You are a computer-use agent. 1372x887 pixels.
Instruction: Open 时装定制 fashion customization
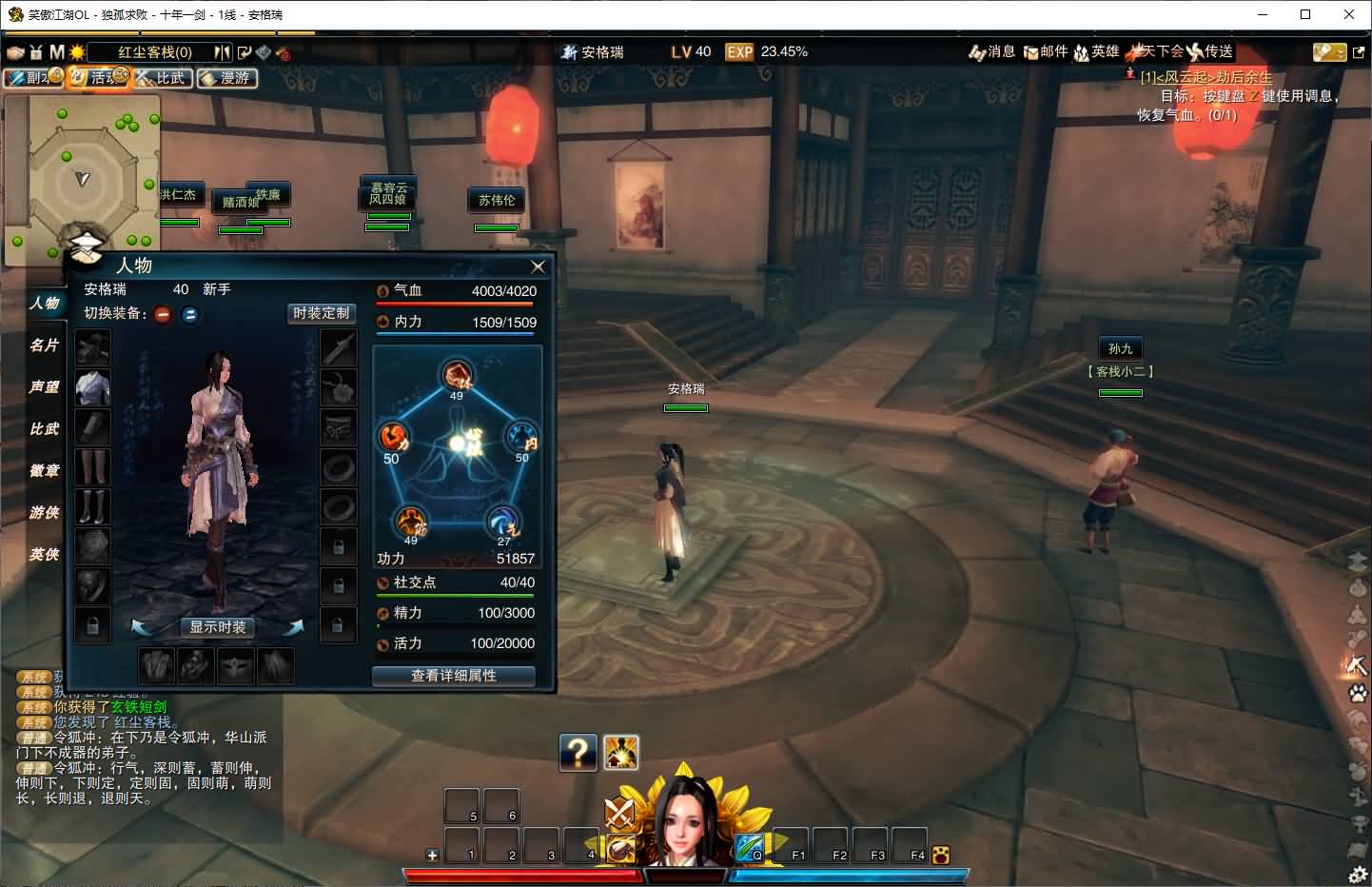pyautogui.click(x=321, y=313)
